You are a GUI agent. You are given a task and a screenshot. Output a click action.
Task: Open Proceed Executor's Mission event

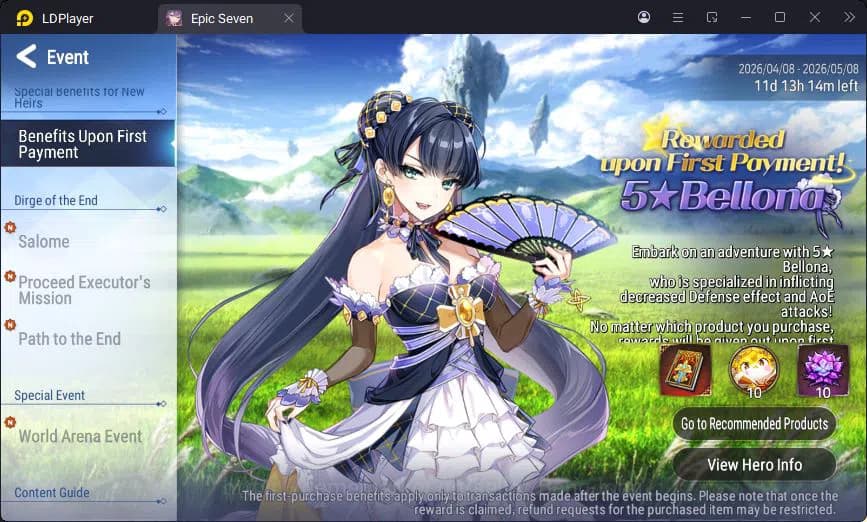[84, 290]
